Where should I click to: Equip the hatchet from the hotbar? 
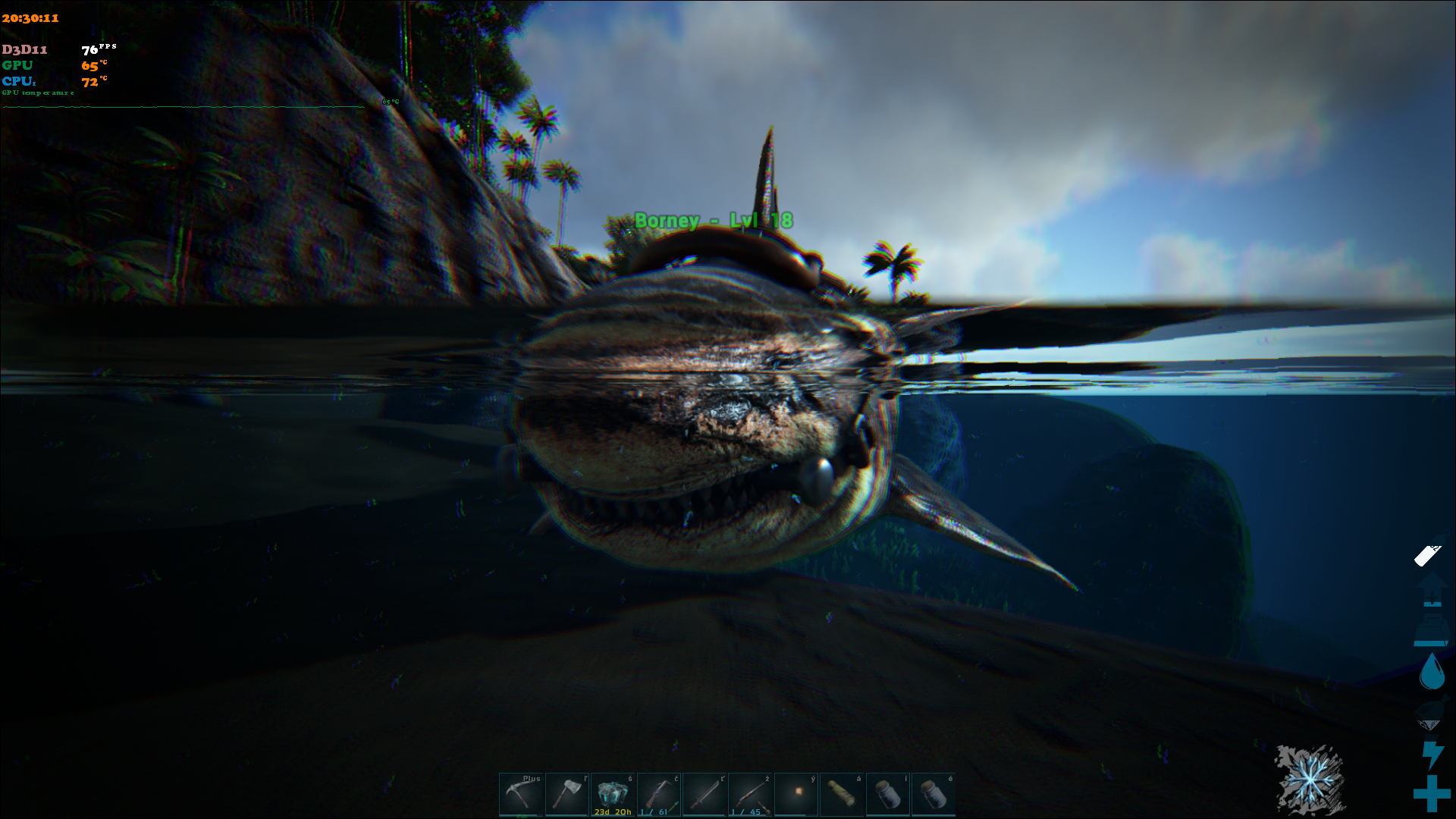point(567,794)
